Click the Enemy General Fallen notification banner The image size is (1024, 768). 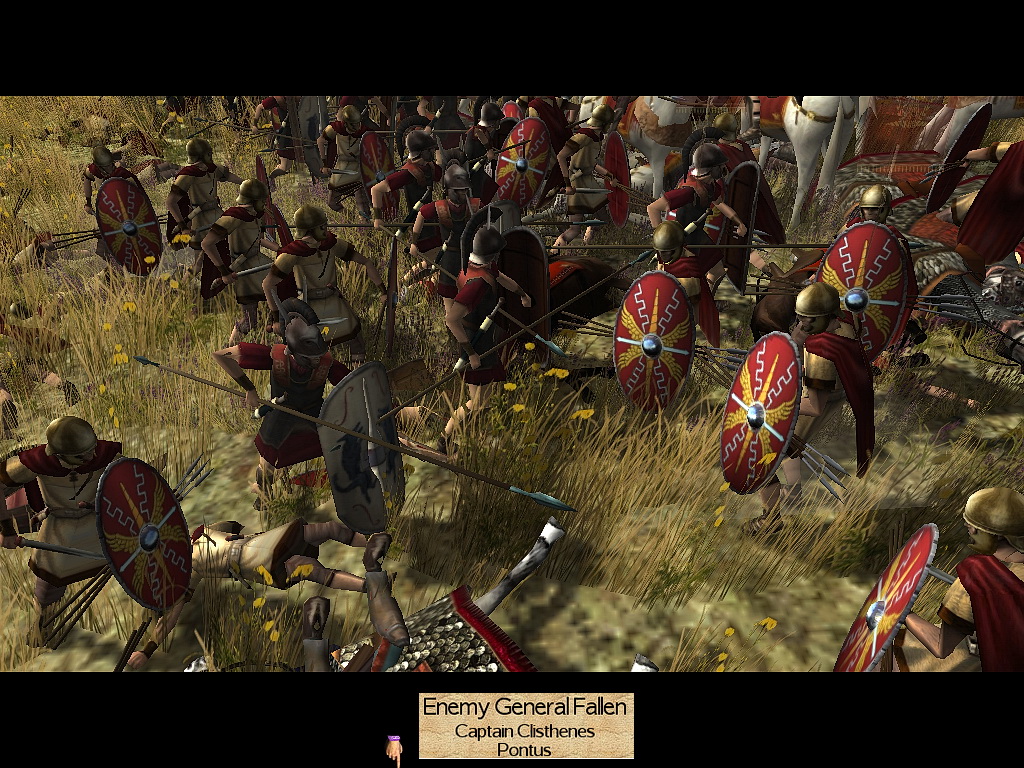pyautogui.click(x=525, y=726)
